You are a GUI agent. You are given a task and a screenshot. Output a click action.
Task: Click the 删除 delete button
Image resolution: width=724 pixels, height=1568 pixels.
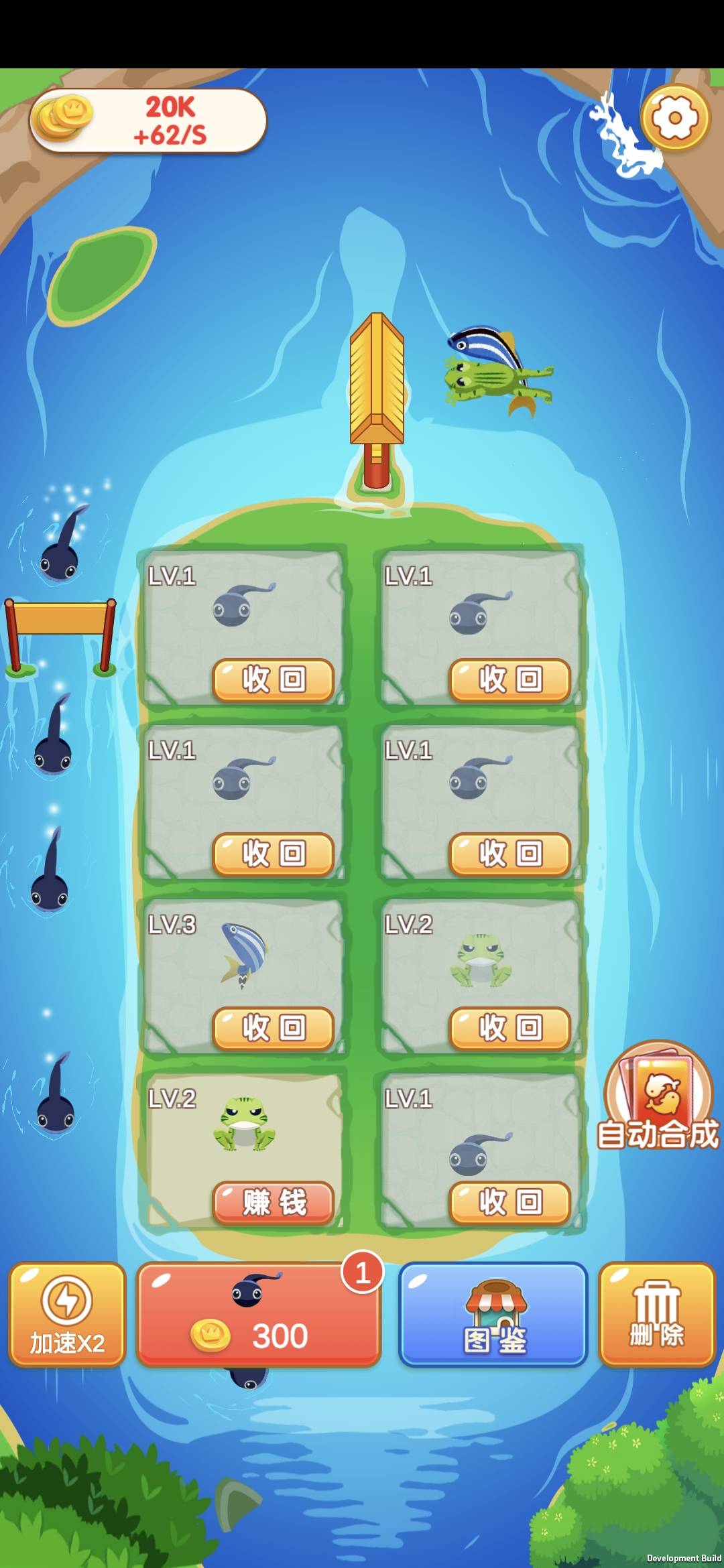tap(657, 1315)
